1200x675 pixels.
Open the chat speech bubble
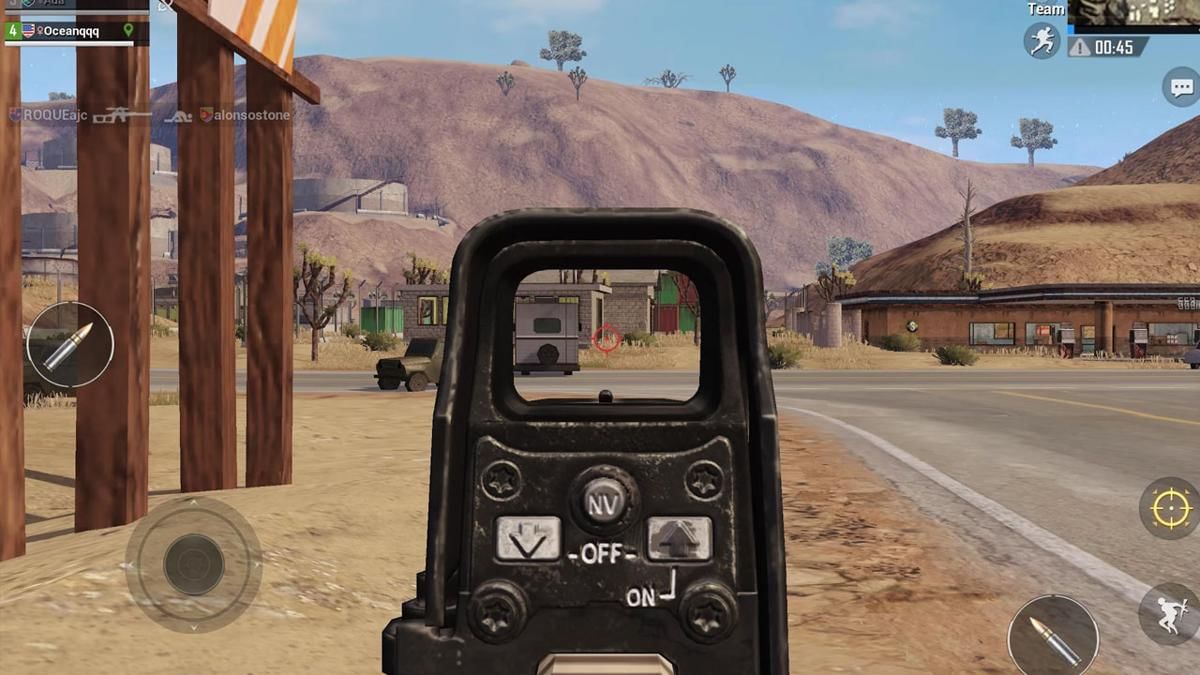tap(1181, 88)
